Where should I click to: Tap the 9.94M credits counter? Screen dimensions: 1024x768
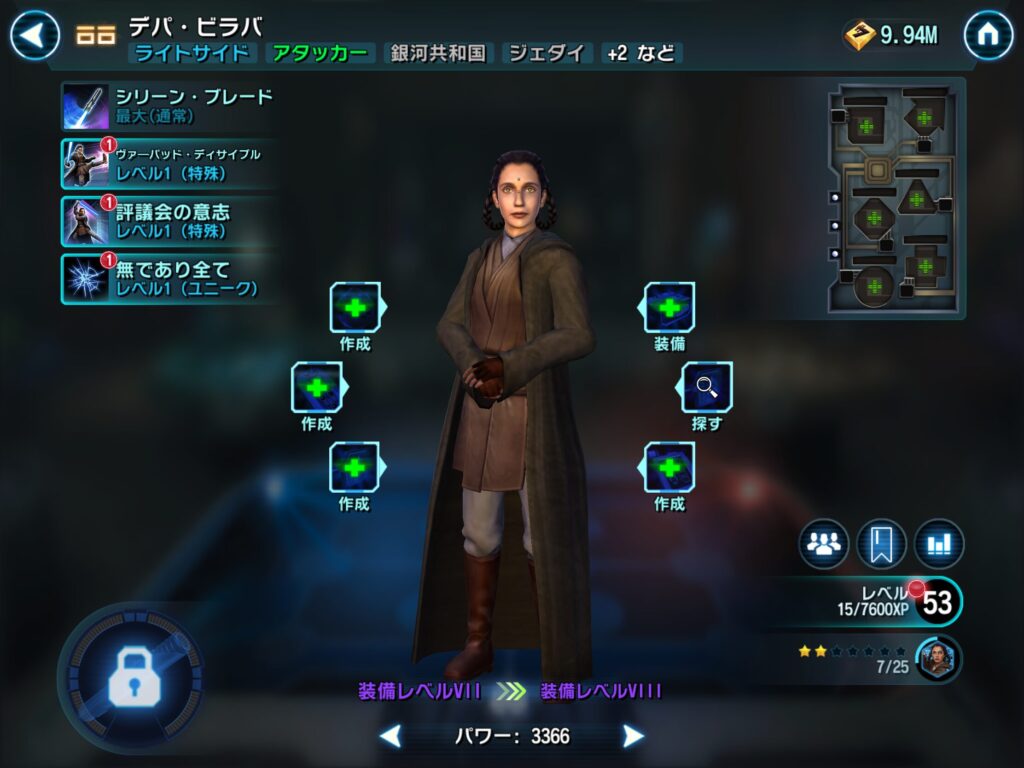click(x=892, y=35)
